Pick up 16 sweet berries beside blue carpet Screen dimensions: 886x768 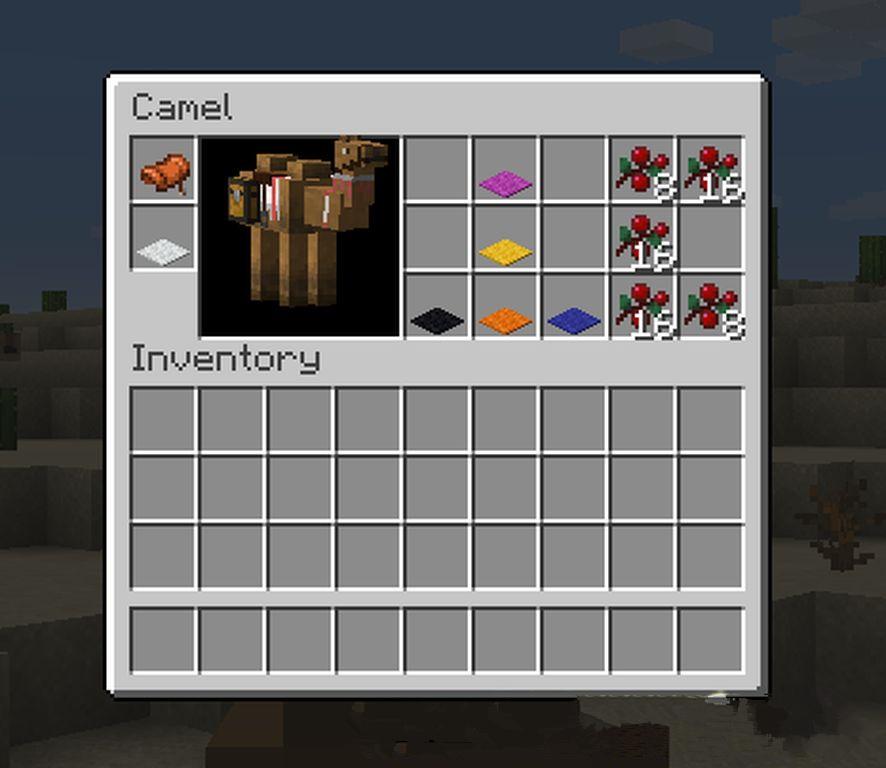(642, 308)
